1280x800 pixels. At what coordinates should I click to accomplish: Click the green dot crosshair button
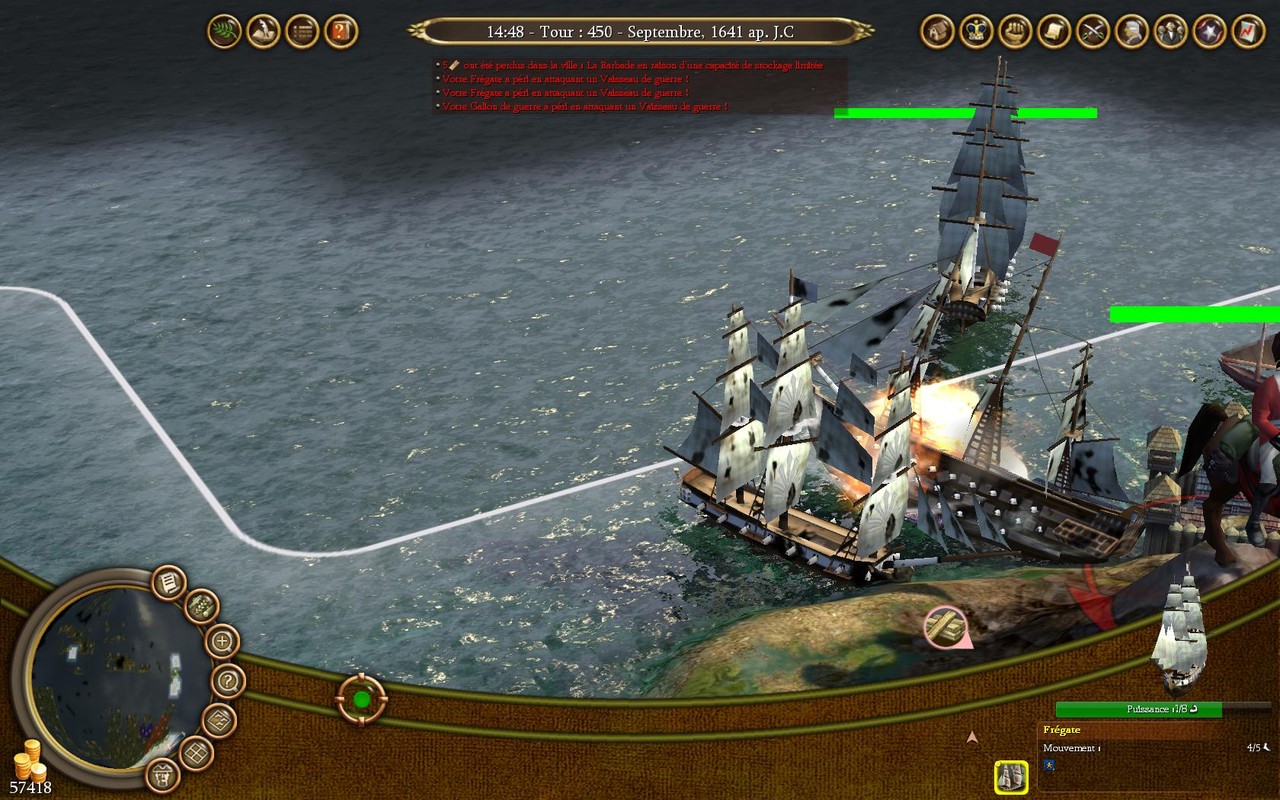[362, 699]
